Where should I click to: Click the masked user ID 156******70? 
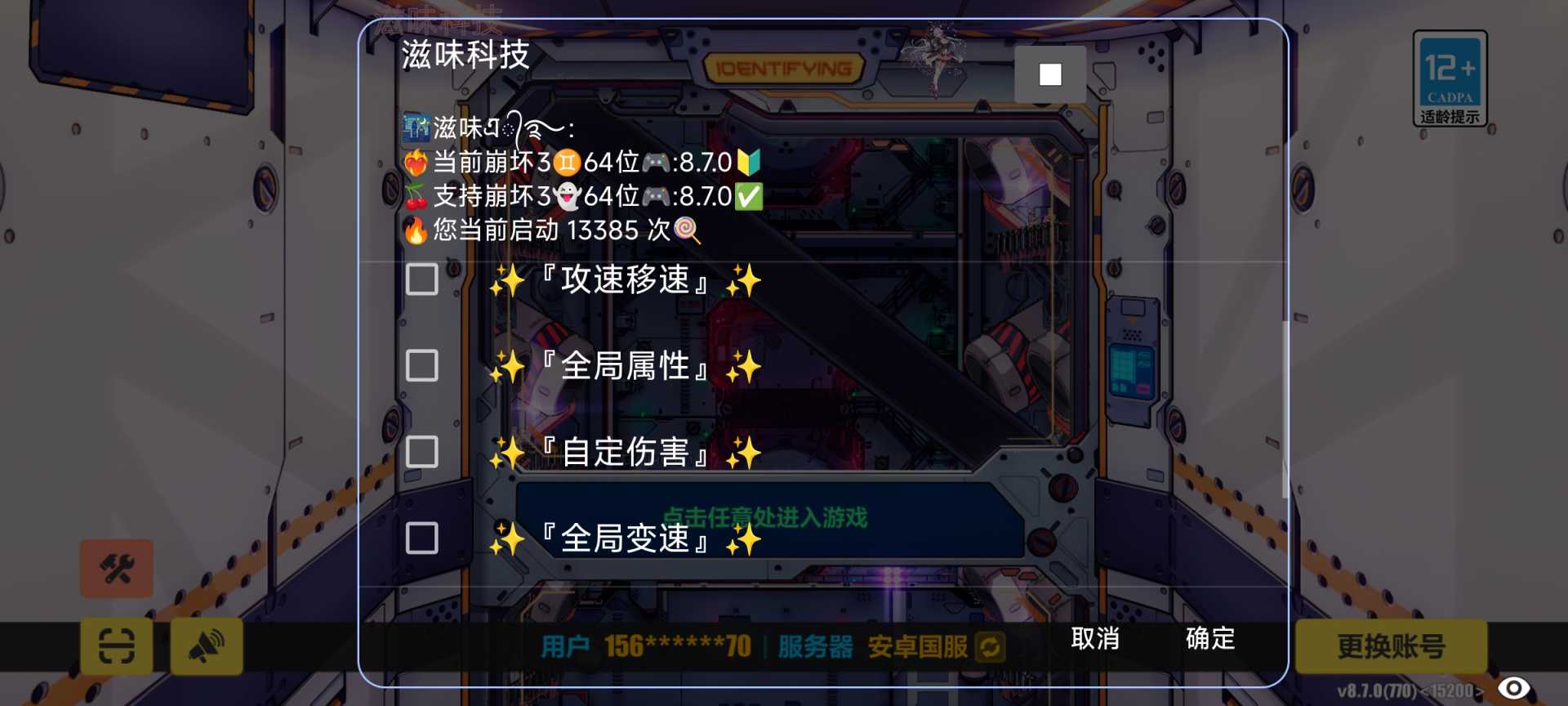(676, 646)
